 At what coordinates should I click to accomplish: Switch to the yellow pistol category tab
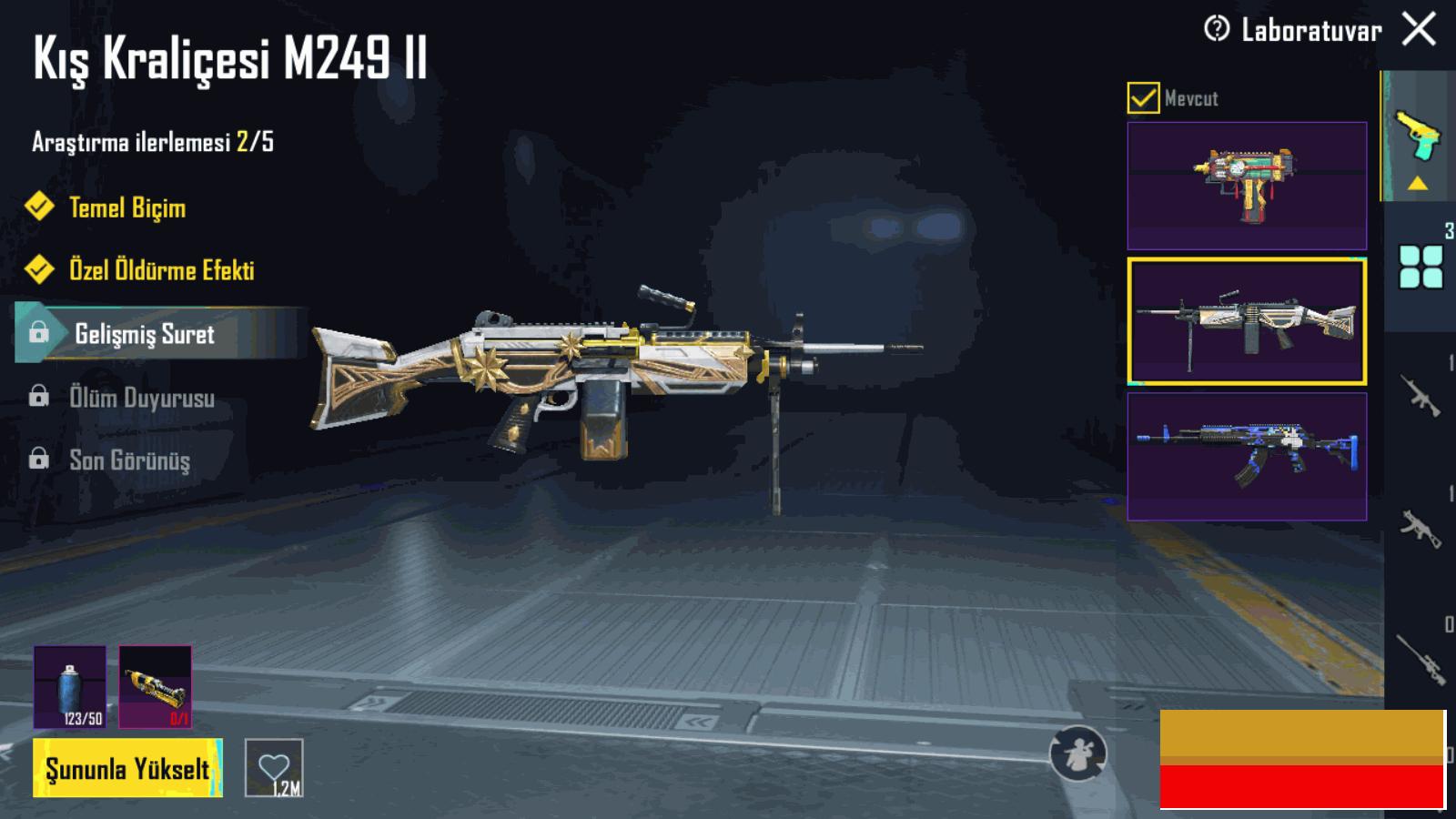[1418, 136]
